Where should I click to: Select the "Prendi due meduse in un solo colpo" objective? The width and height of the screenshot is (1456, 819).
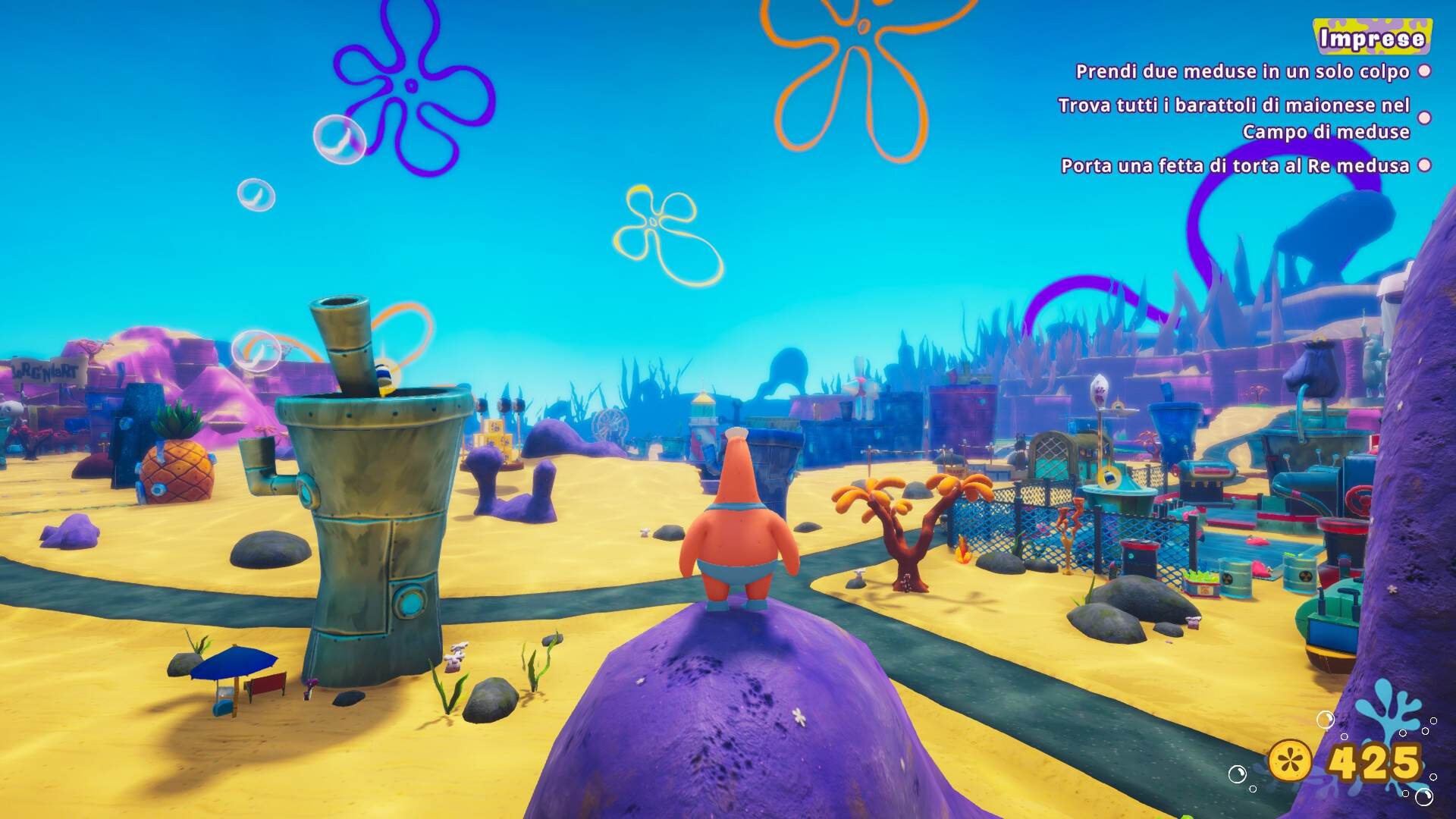(1242, 72)
